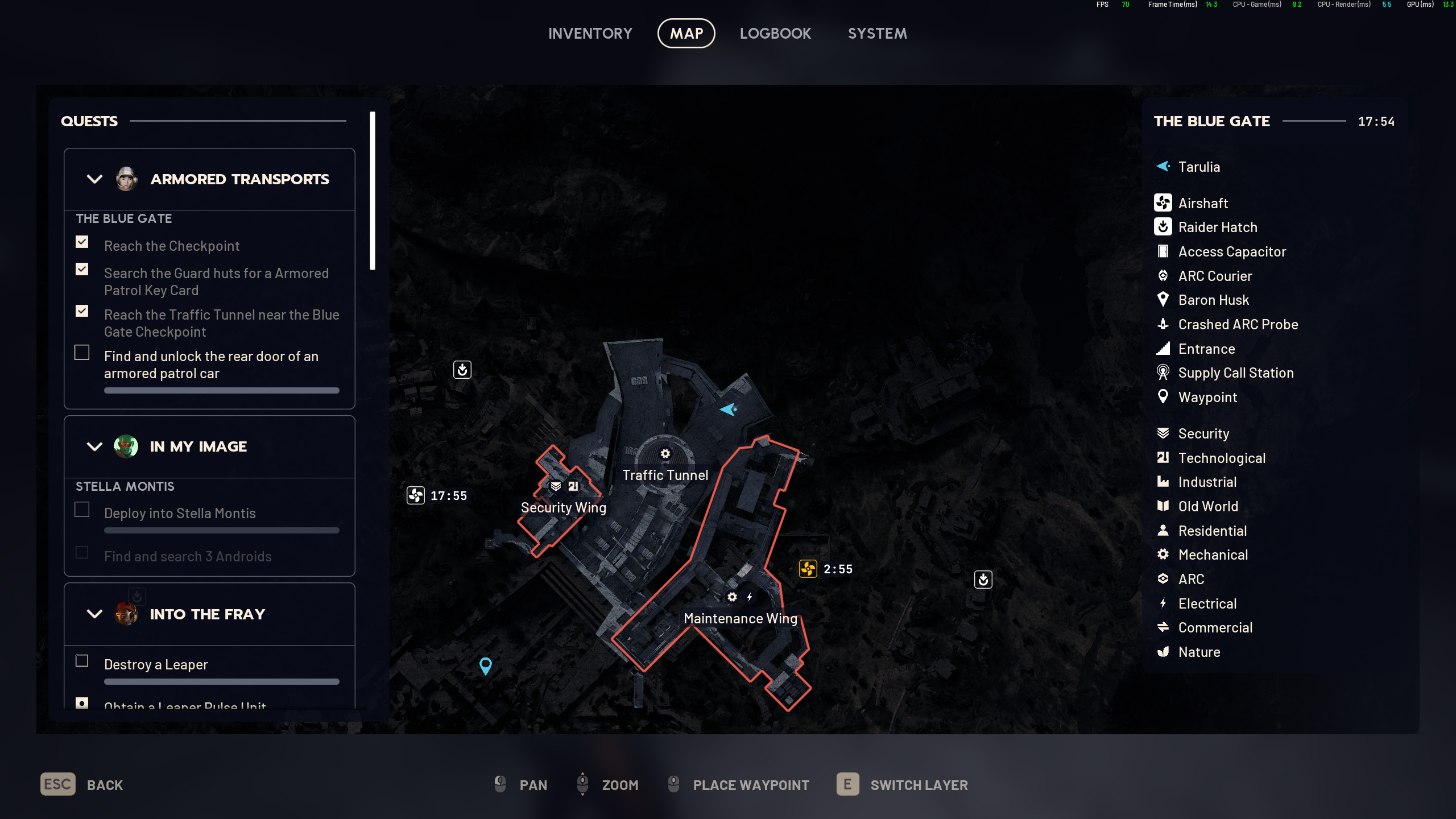Image resolution: width=1456 pixels, height=819 pixels.
Task: Click the blue waypoint pin on map
Action: pyautogui.click(x=485, y=665)
